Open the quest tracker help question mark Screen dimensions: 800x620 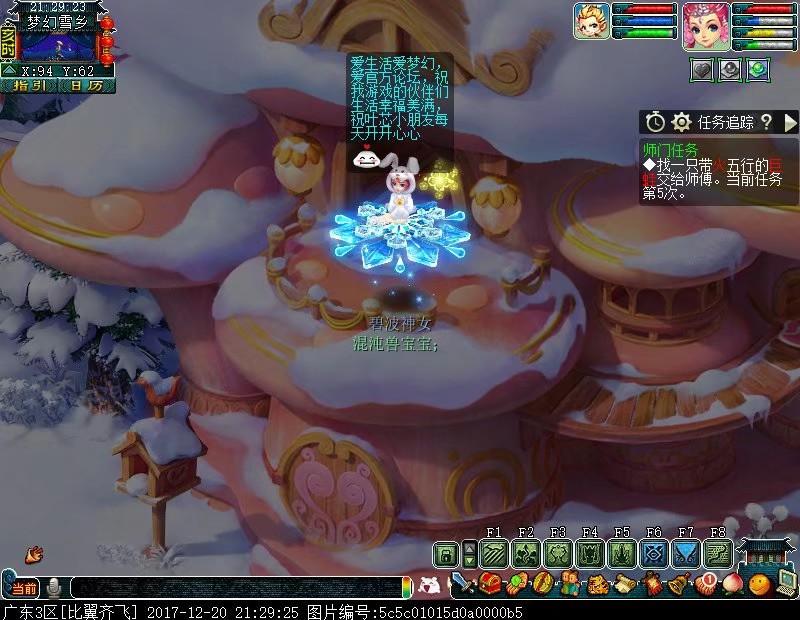click(x=766, y=122)
